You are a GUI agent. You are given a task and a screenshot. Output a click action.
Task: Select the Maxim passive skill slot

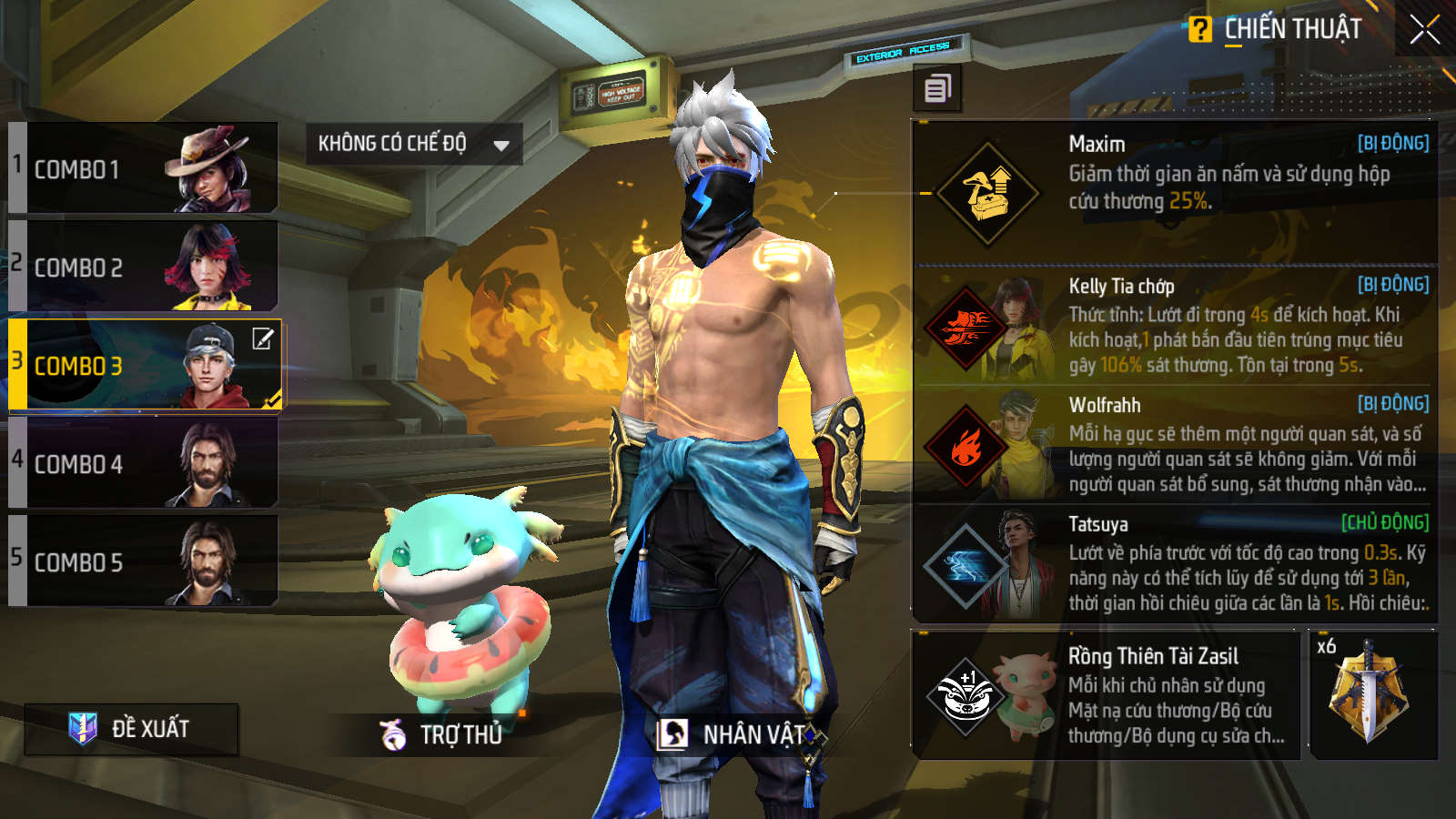click(x=1174, y=192)
